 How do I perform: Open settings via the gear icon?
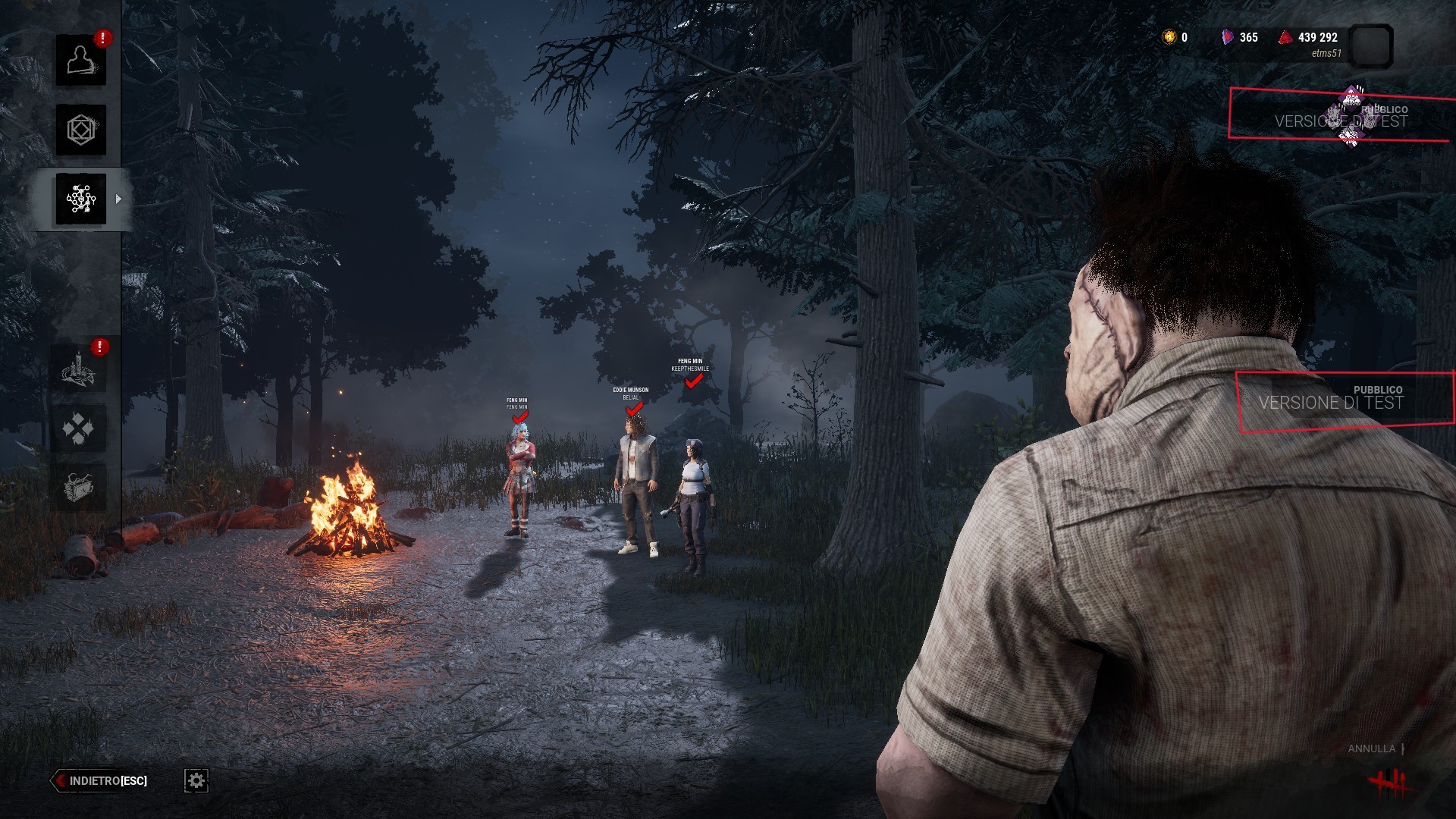coord(196,780)
